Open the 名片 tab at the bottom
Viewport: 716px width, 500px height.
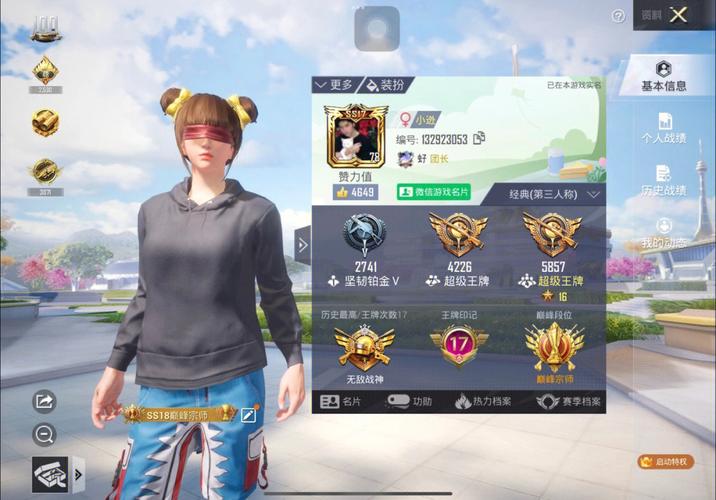click(x=341, y=401)
